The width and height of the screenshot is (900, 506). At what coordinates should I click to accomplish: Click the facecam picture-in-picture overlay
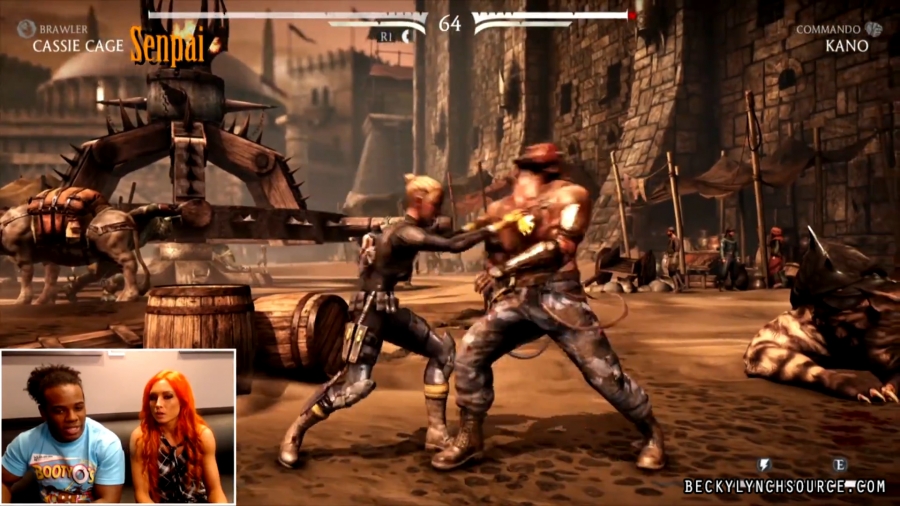[x=118, y=426]
